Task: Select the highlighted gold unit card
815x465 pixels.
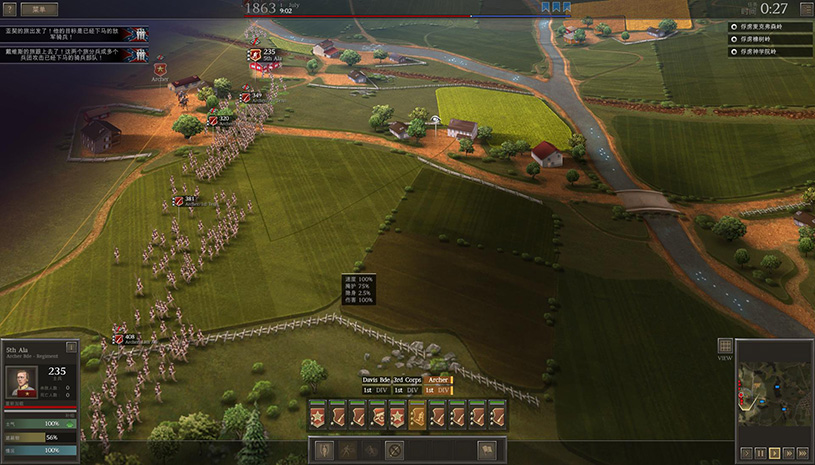Action: pyautogui.click(x=418, y=415)
